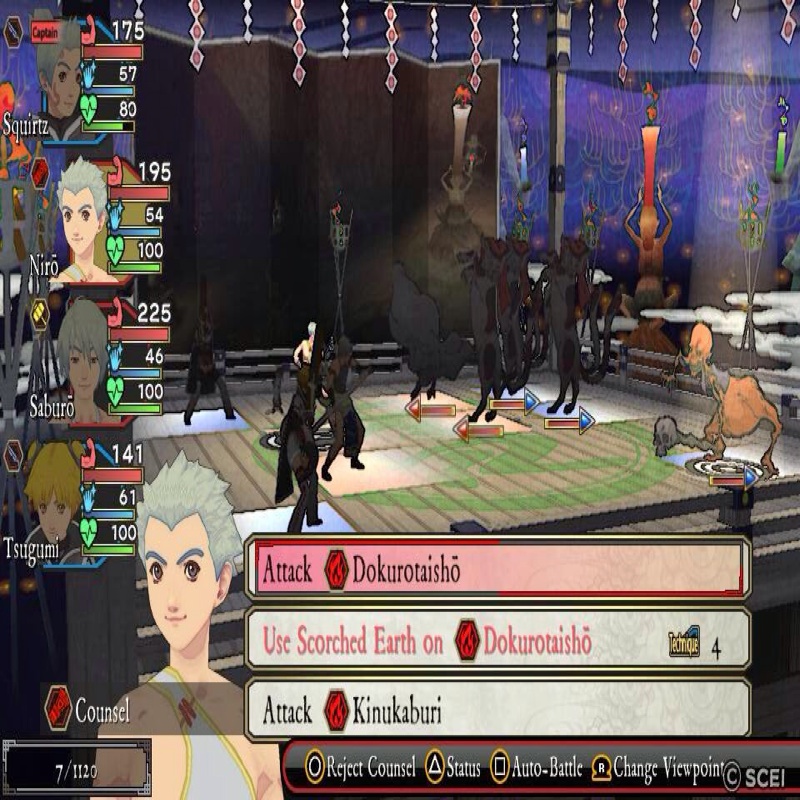
Task: Pick the Attack Kinukaburi option
Action: click(x=497, y=711)
